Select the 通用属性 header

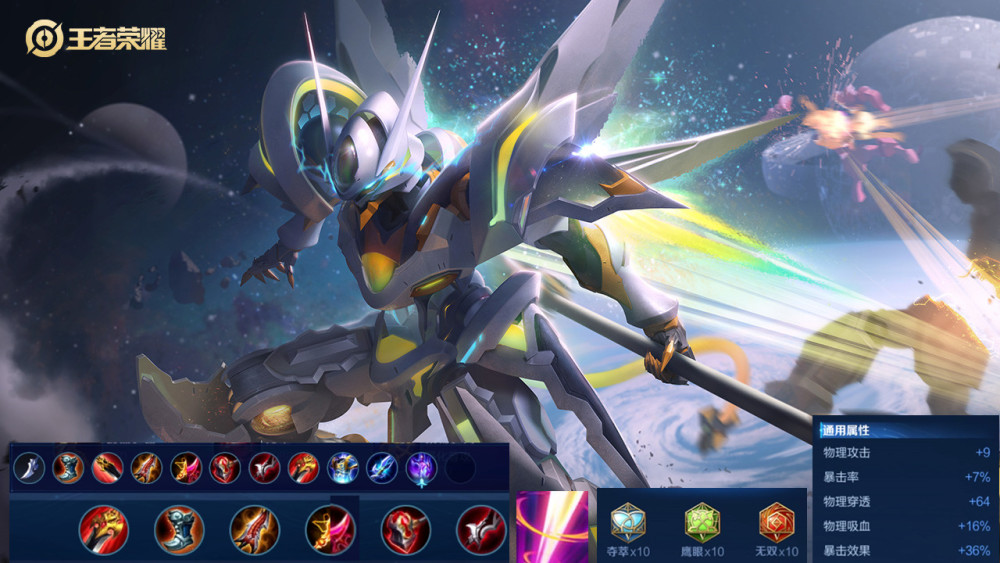pyautogui.click(x=846, y=430)
